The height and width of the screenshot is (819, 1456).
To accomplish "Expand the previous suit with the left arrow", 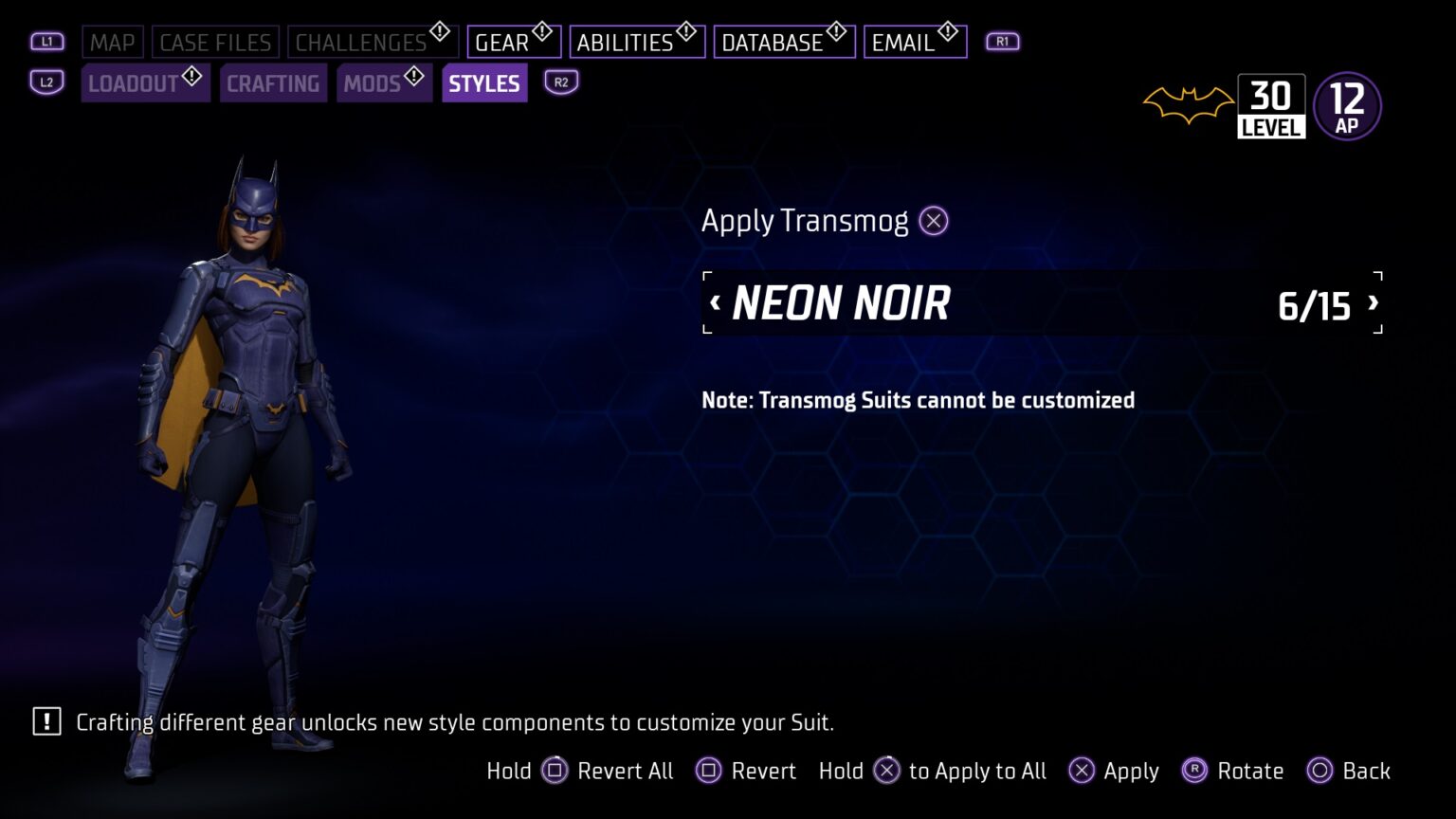I will coord(714,302).
